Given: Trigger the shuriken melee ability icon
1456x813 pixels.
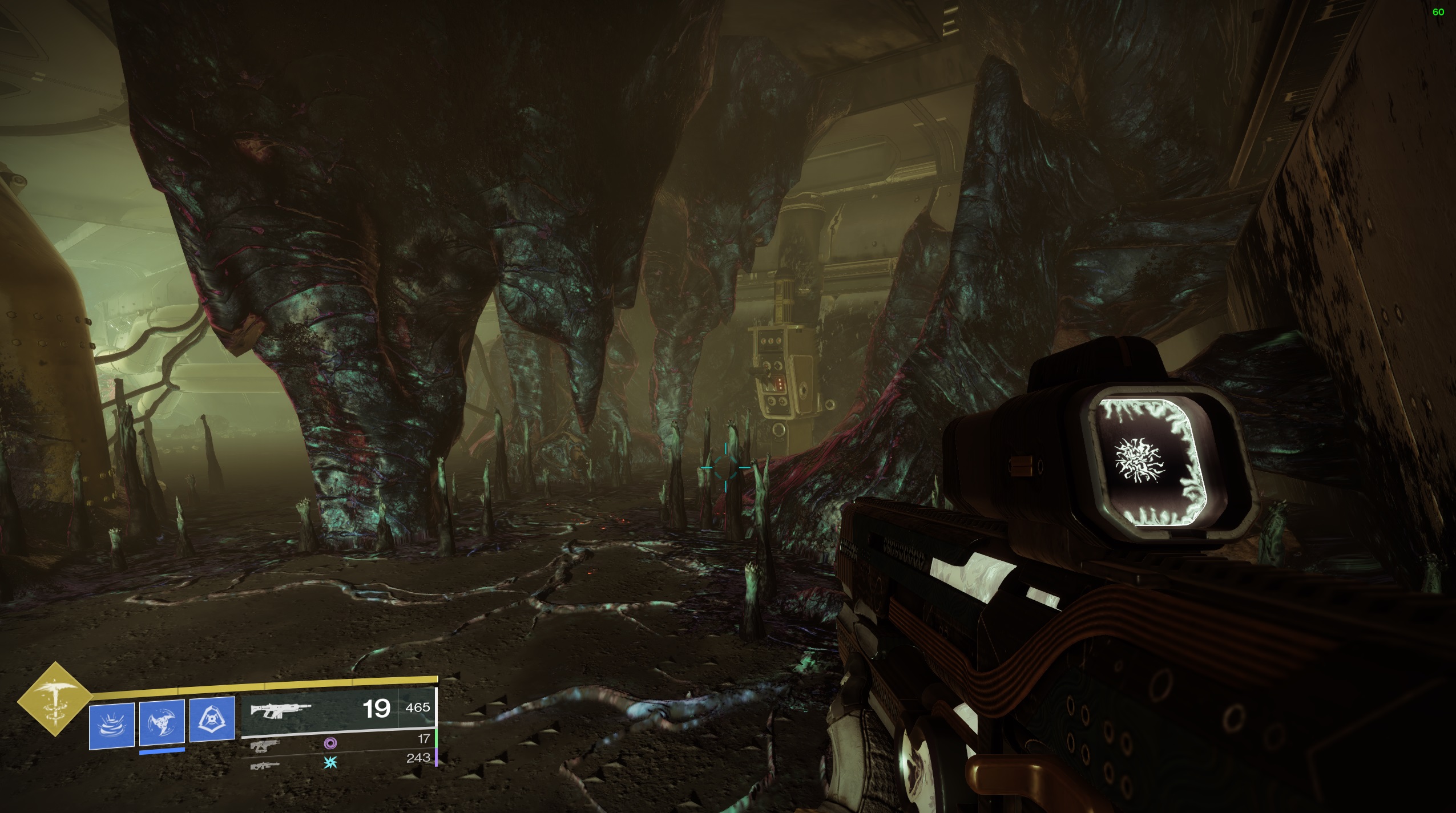Looking at the screenshot, I should 162,722.
